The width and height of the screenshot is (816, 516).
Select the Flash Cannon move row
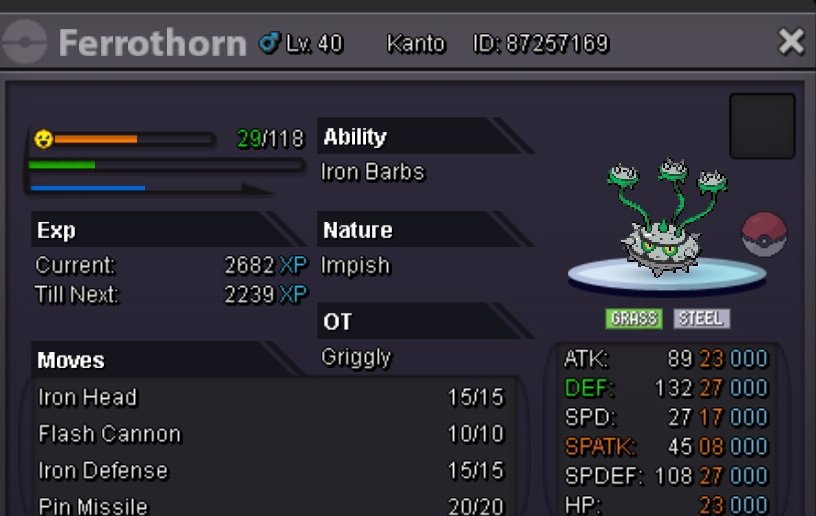[x=270, y=434]
